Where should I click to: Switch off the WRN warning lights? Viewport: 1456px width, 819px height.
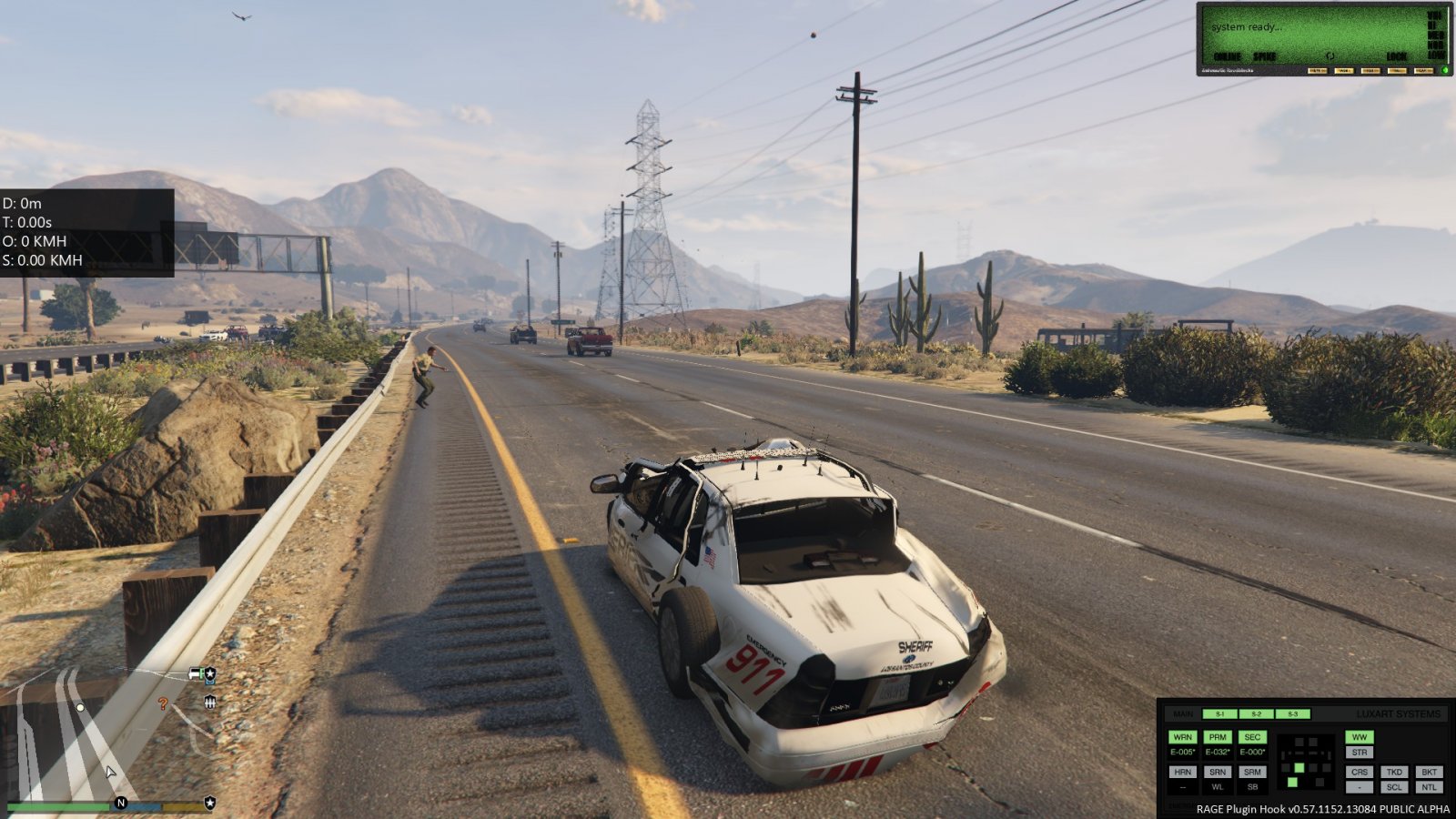click(1182, 737)
